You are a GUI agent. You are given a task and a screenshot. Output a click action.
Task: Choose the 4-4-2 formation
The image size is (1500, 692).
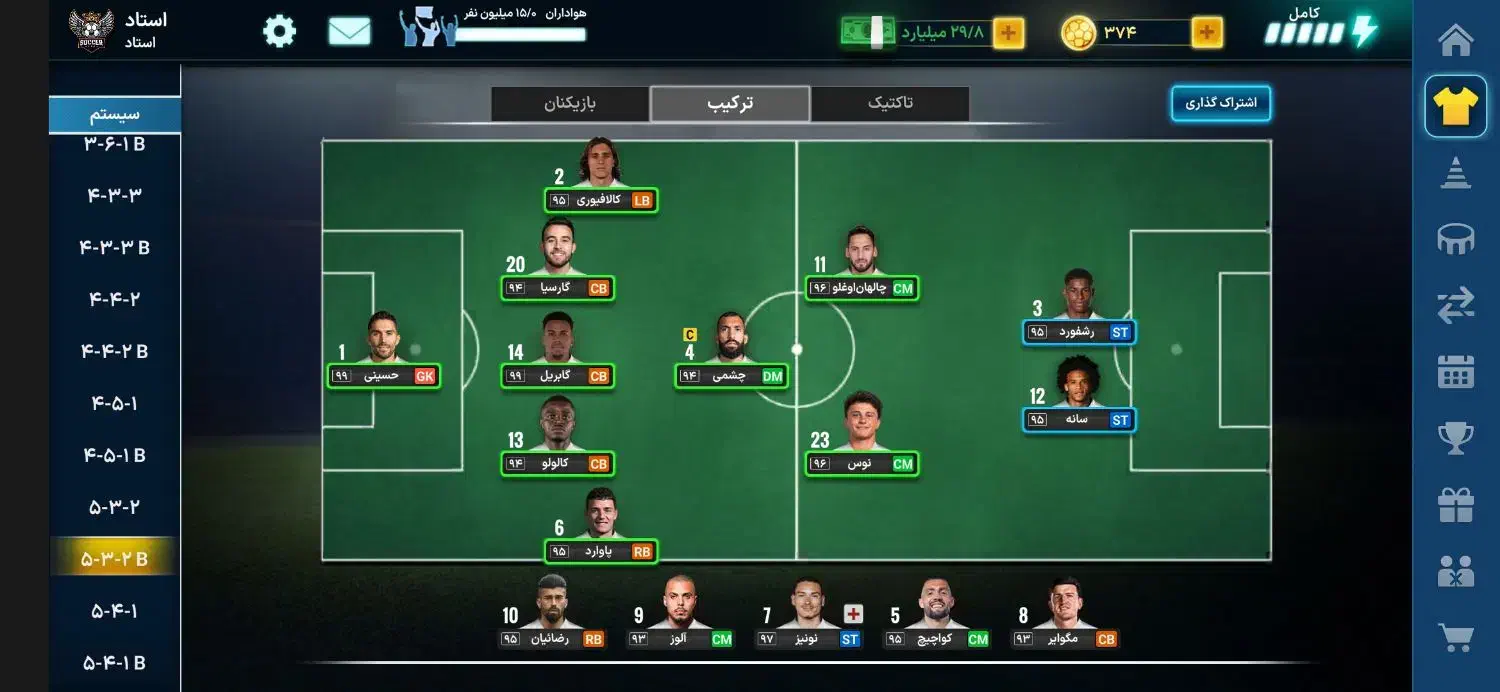pos(114,299)
